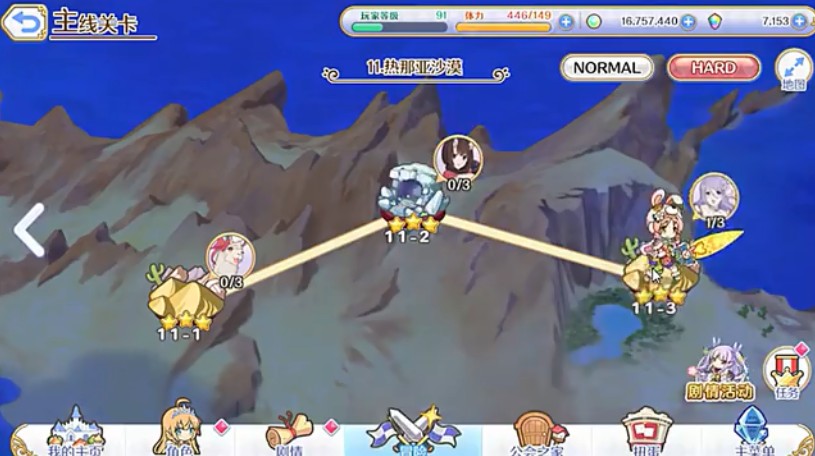Switch to NORMAL difficulty
815x456 pixels.
[x=607, y=68]
